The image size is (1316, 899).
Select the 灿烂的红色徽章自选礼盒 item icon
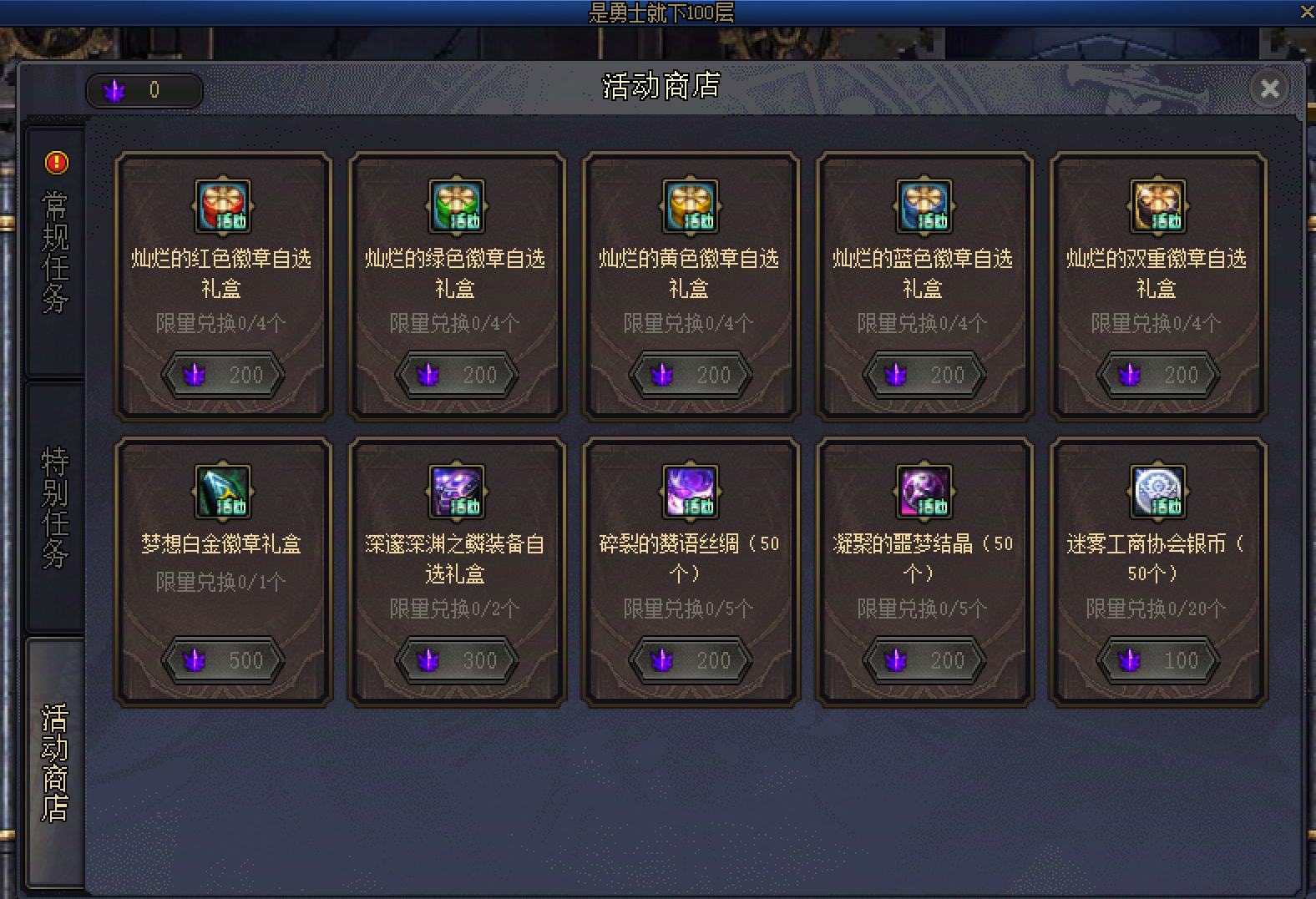222,206
